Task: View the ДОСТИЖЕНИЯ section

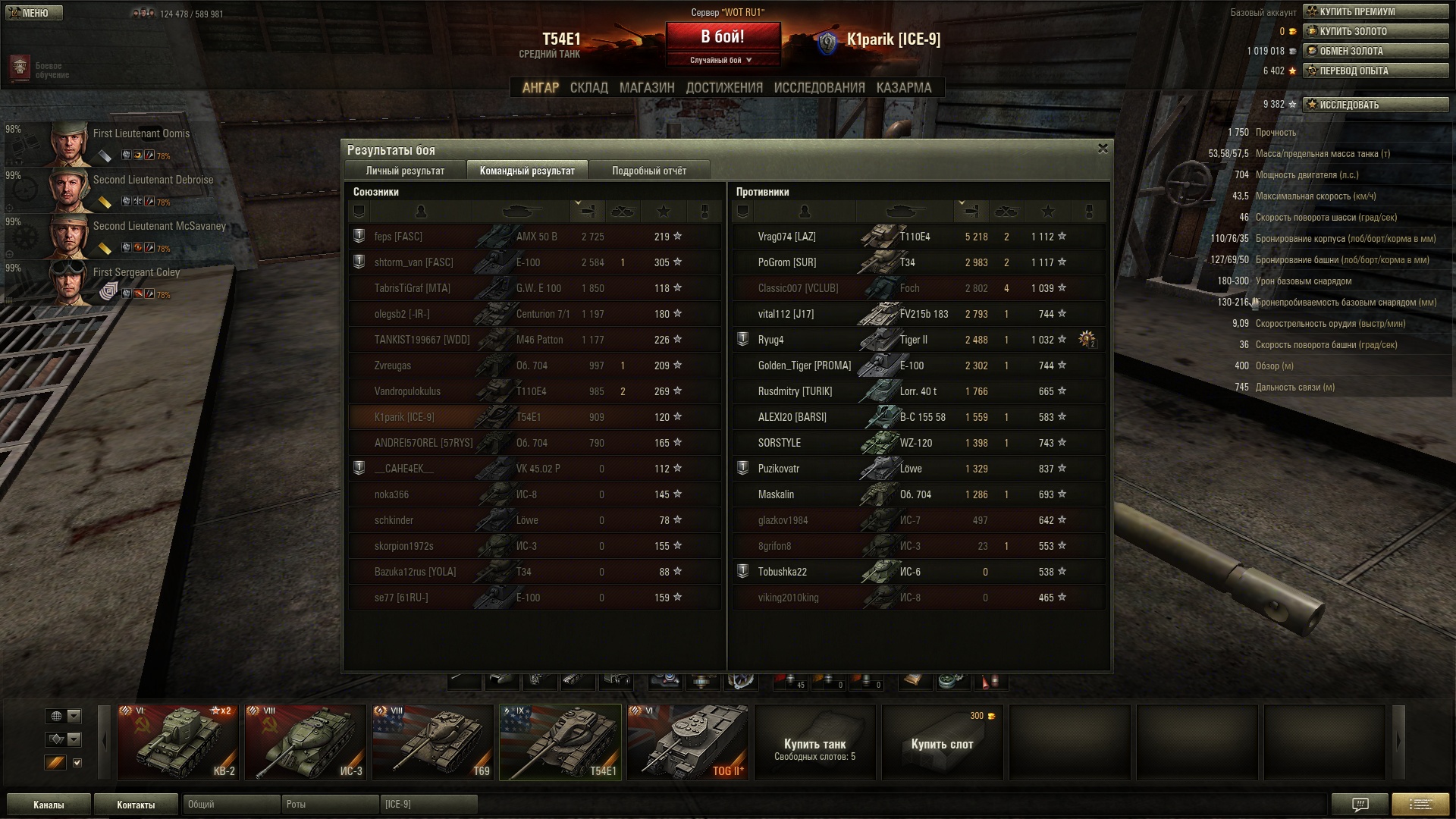Action: [724, 88]
